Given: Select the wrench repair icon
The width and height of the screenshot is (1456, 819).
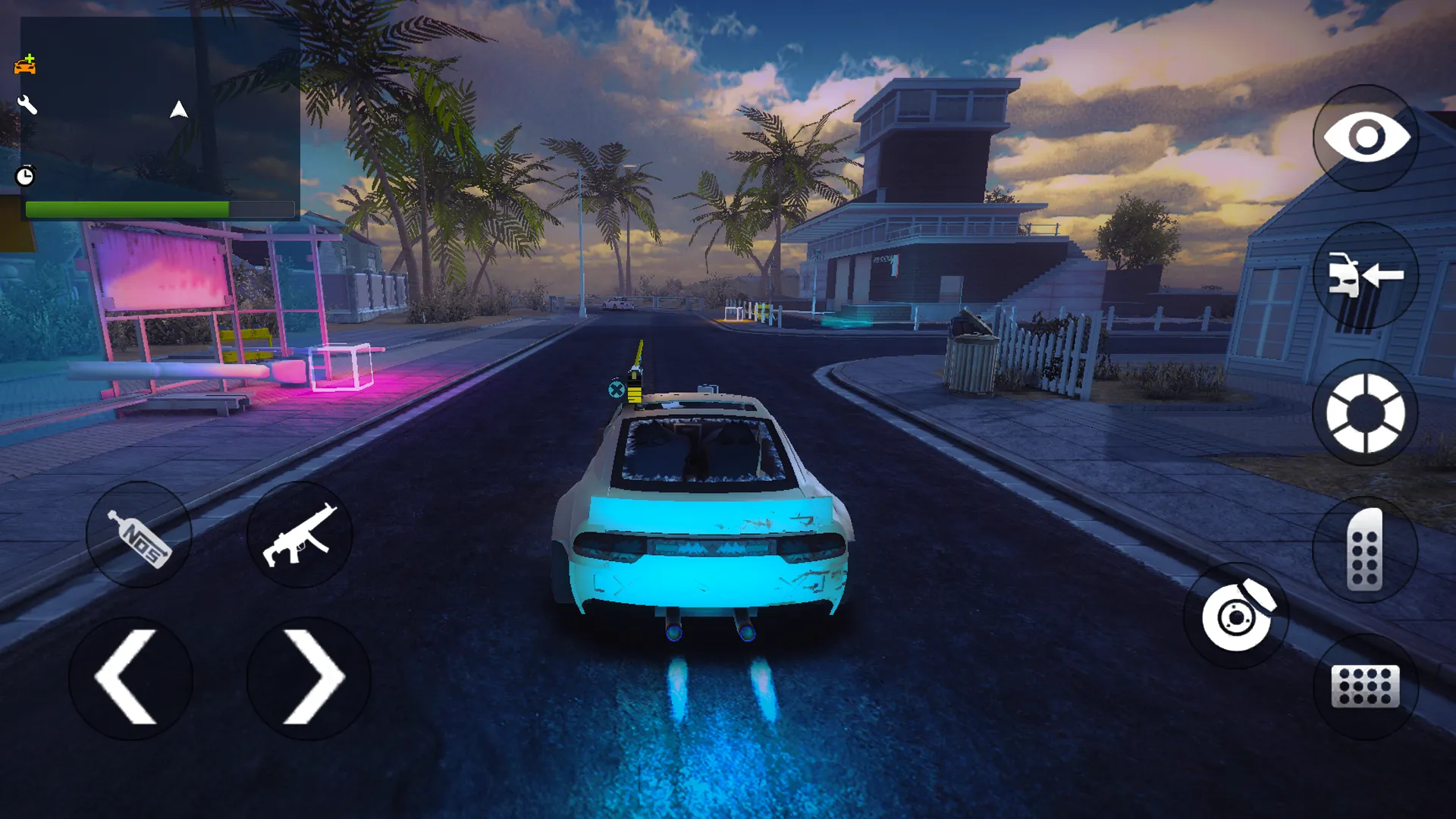Looking at the screenshot, I should pyautogui.click(x=27, y=105).
